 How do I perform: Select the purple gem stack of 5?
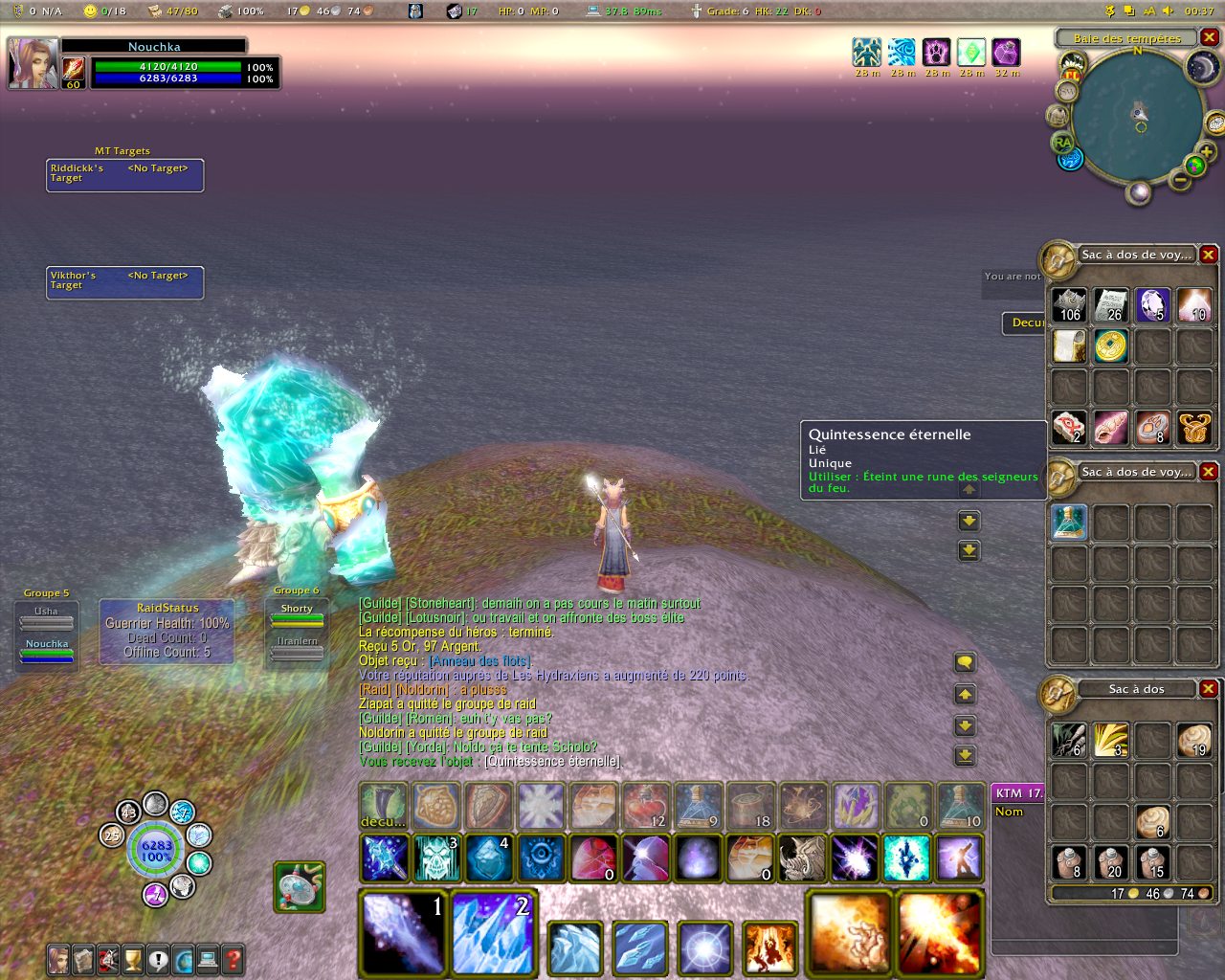[1152, 305]
